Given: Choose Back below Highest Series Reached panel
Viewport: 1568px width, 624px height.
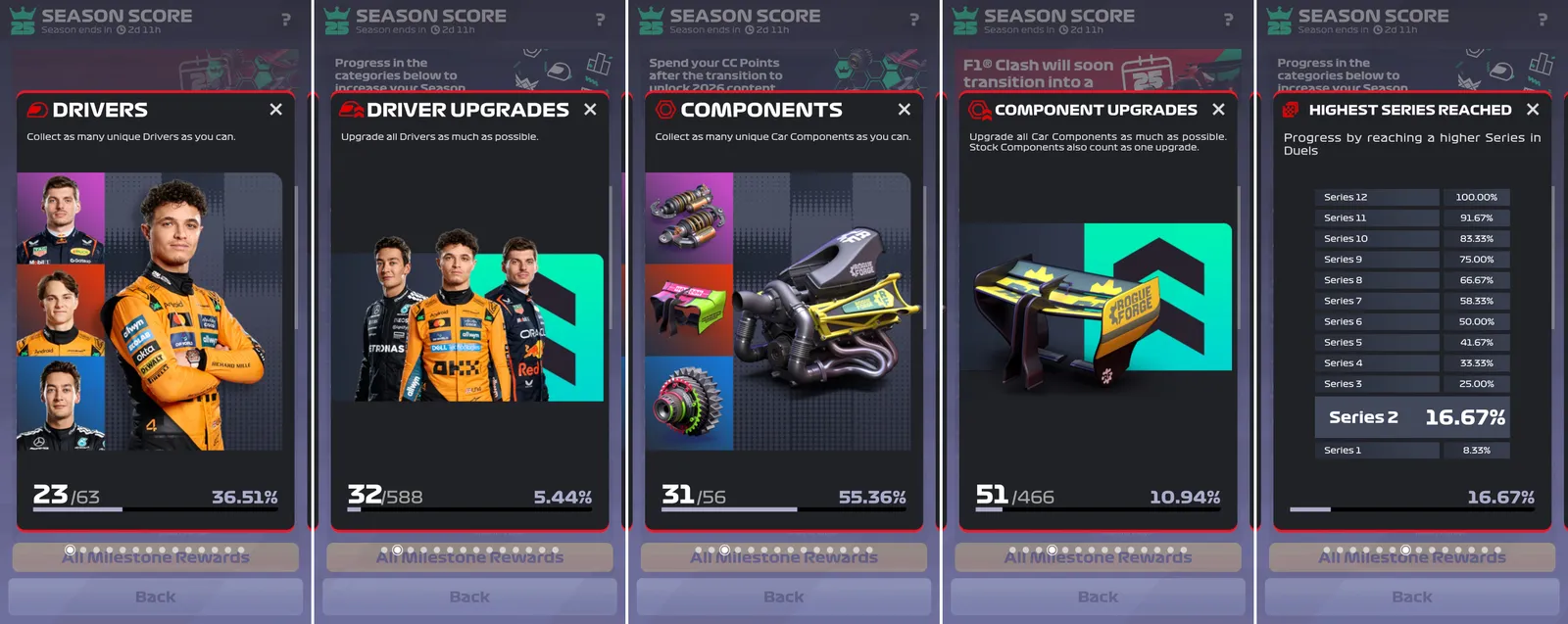Looking at the screenshot, I should coord(1412,597).
